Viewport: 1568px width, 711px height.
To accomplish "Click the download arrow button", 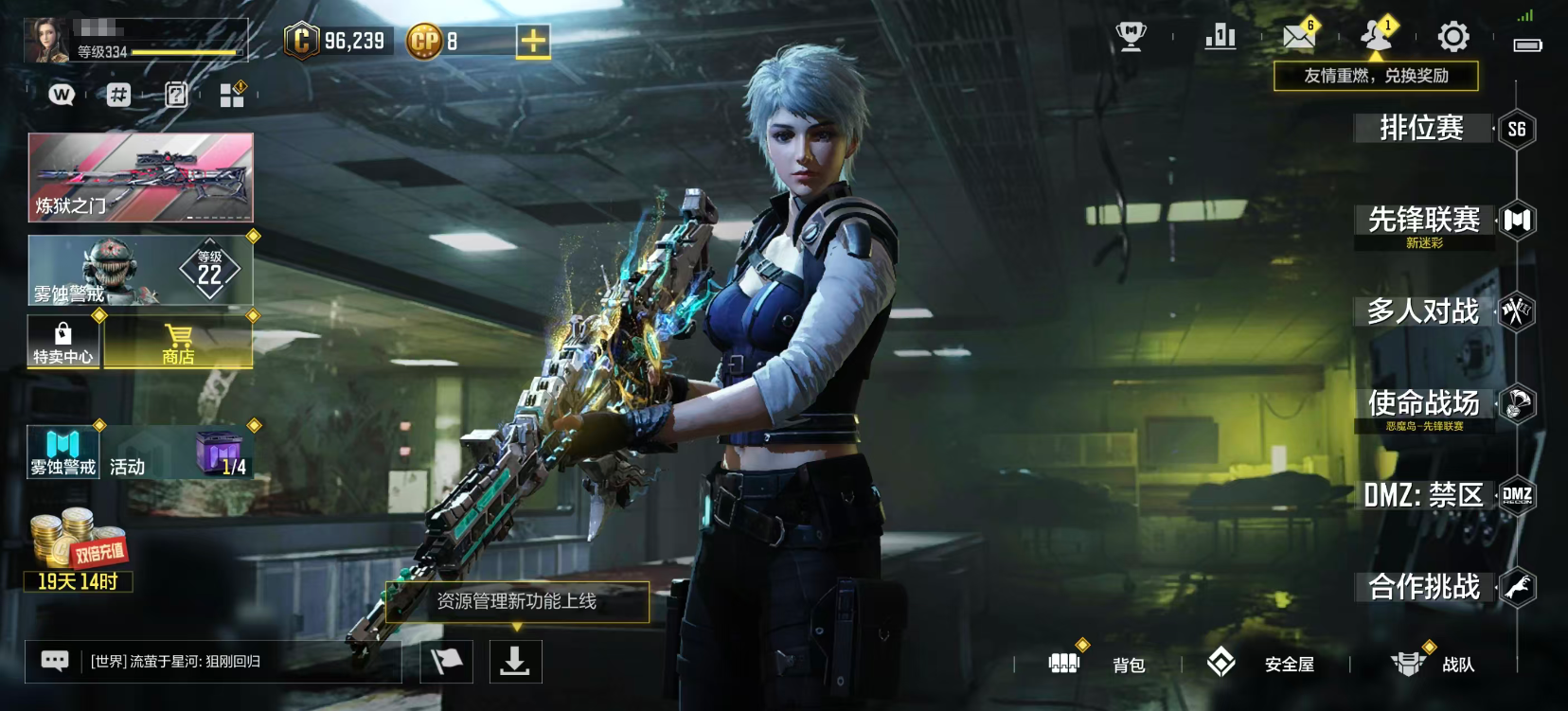I will click(x=515, y=661).
